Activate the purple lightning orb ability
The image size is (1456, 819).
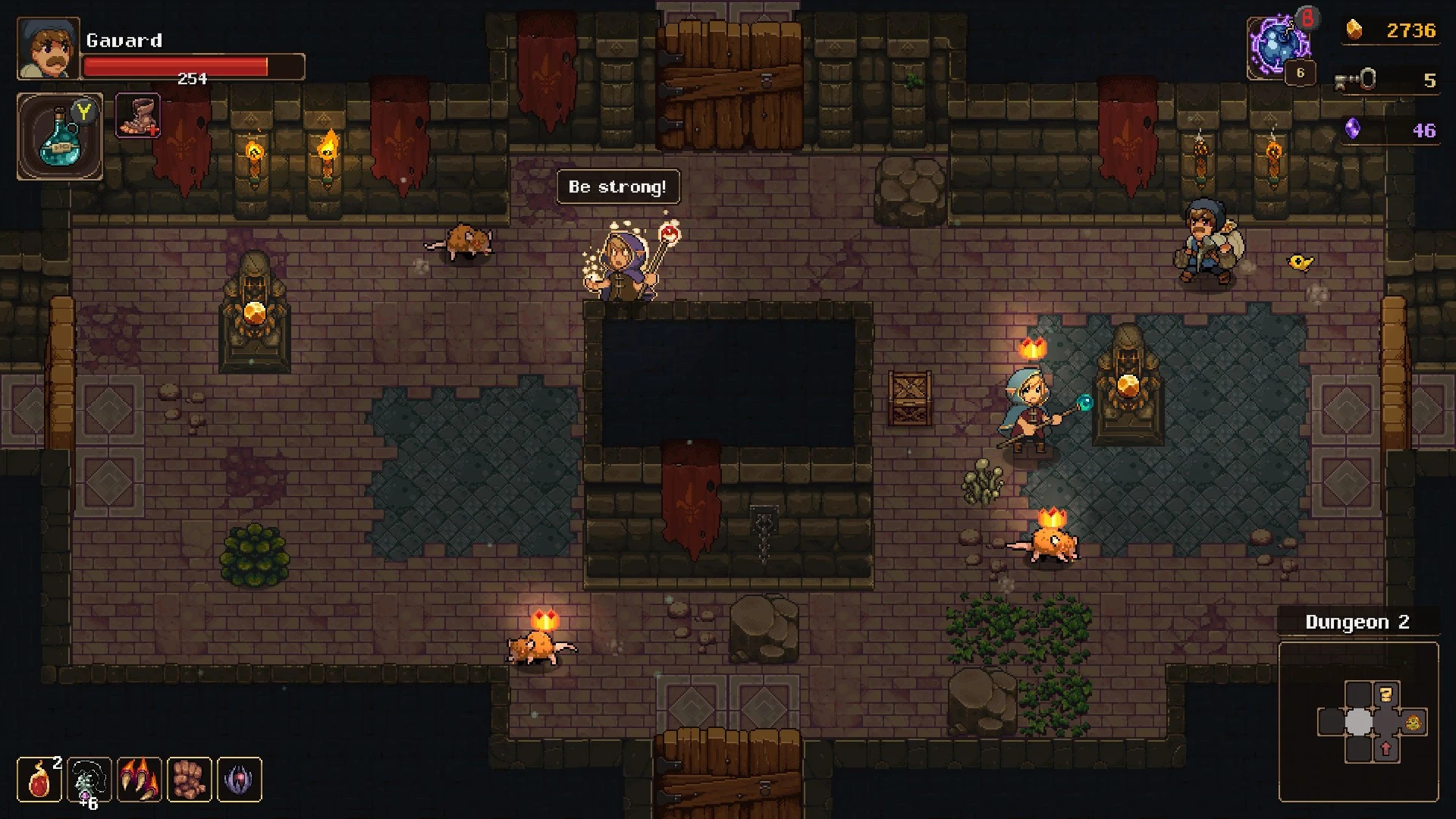1280,45
